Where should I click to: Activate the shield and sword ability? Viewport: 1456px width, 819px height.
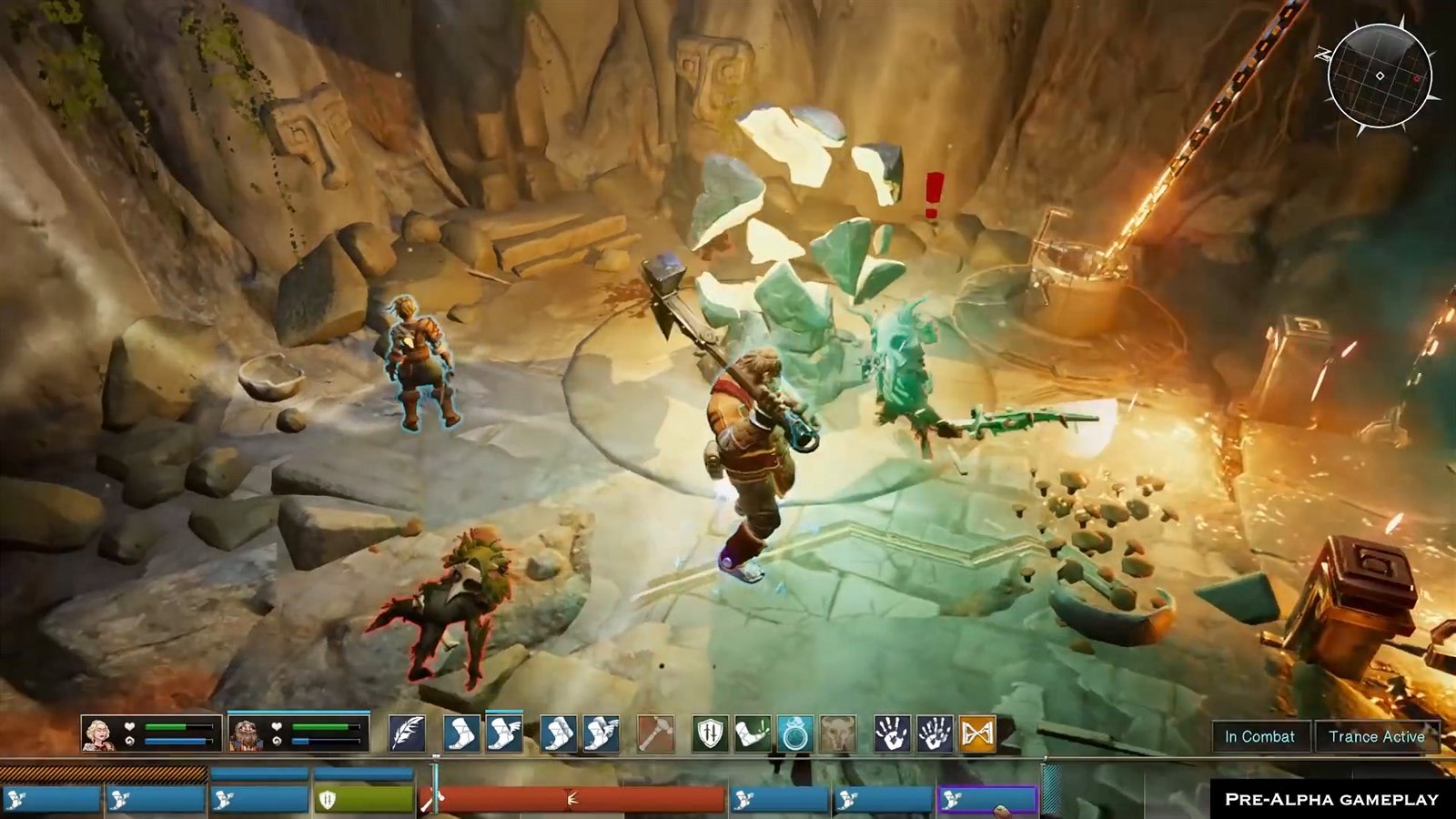coord(710,733)
